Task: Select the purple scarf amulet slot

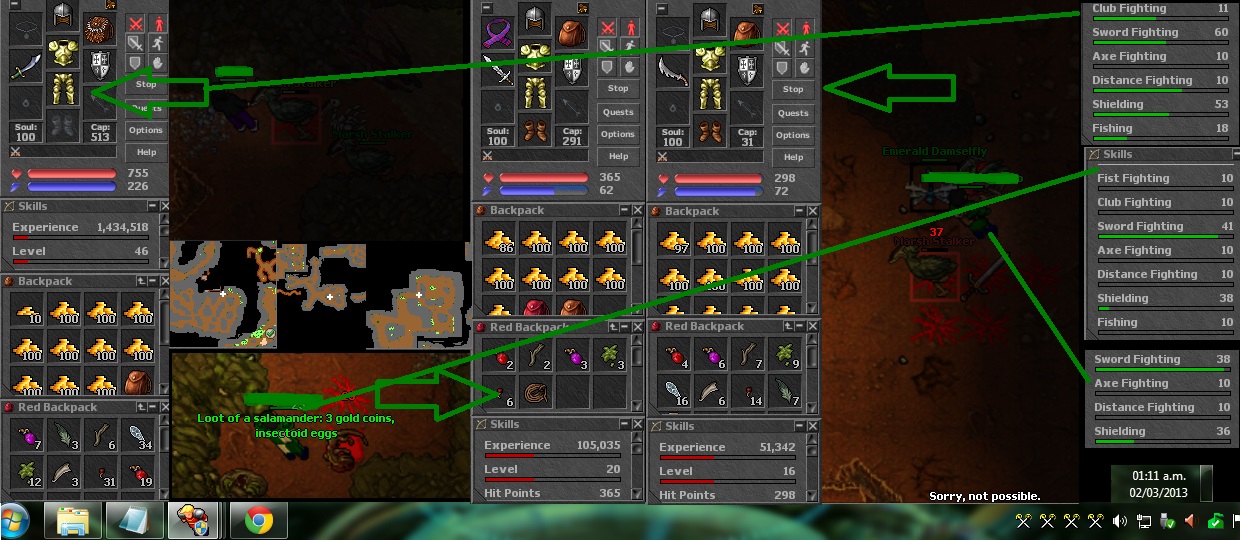Action: click(497, 35)
